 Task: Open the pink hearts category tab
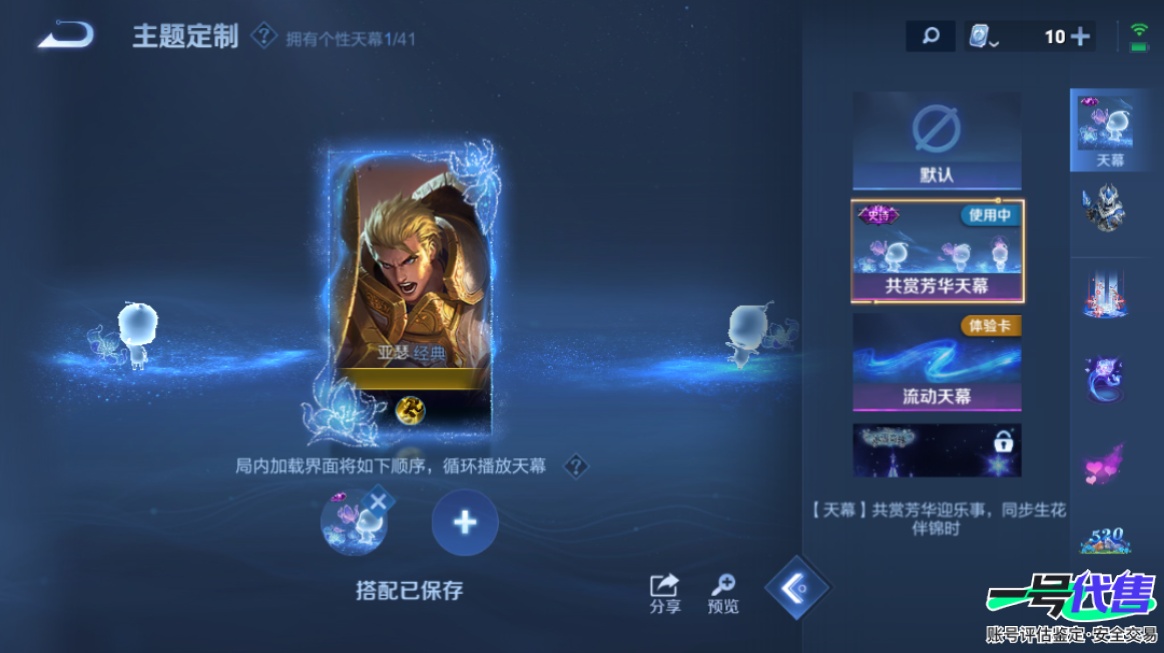1105,462
